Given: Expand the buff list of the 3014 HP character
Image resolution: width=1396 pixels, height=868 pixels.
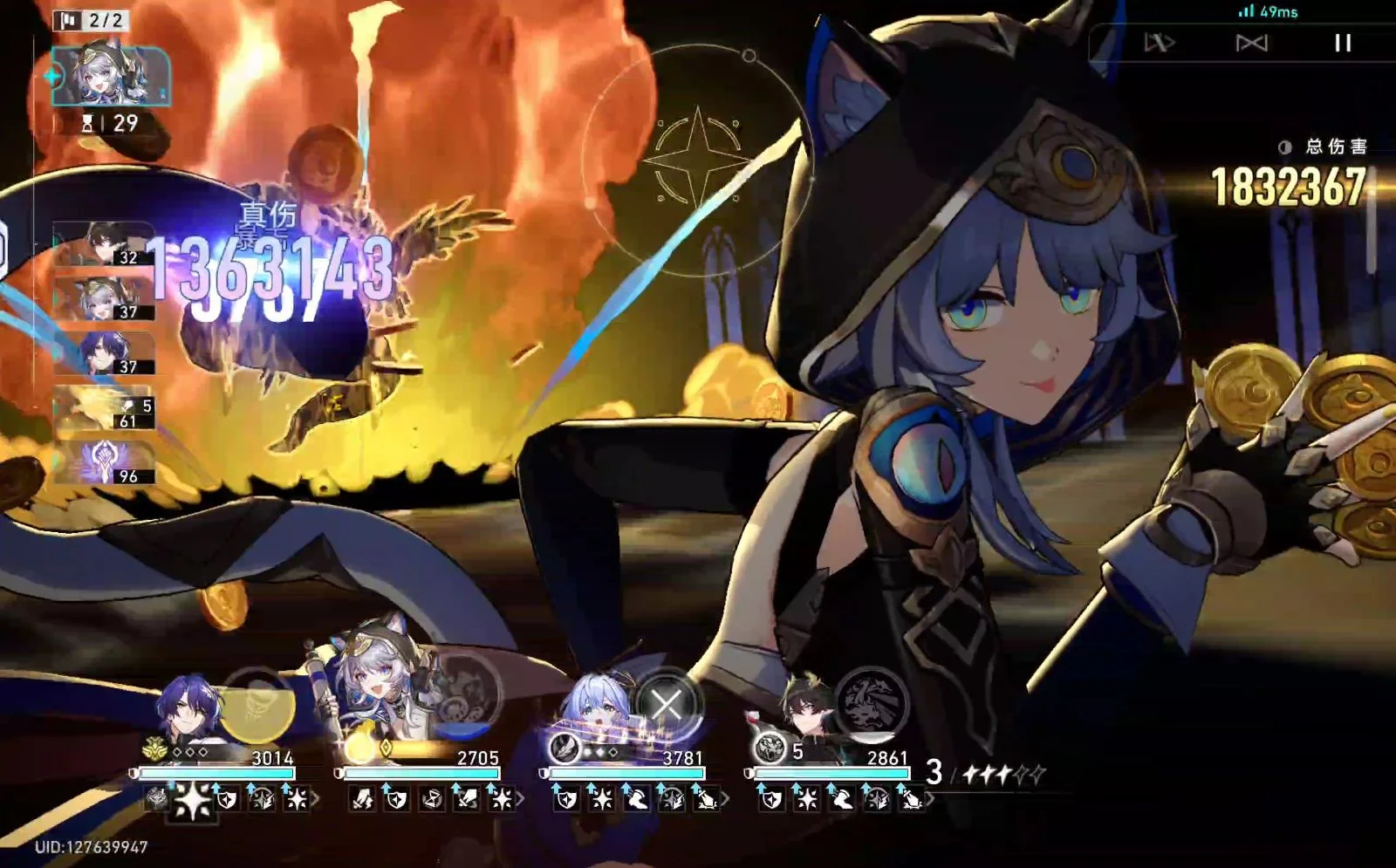Looking at the screenshot, I should pyautogui.click(x=315, y=798).
